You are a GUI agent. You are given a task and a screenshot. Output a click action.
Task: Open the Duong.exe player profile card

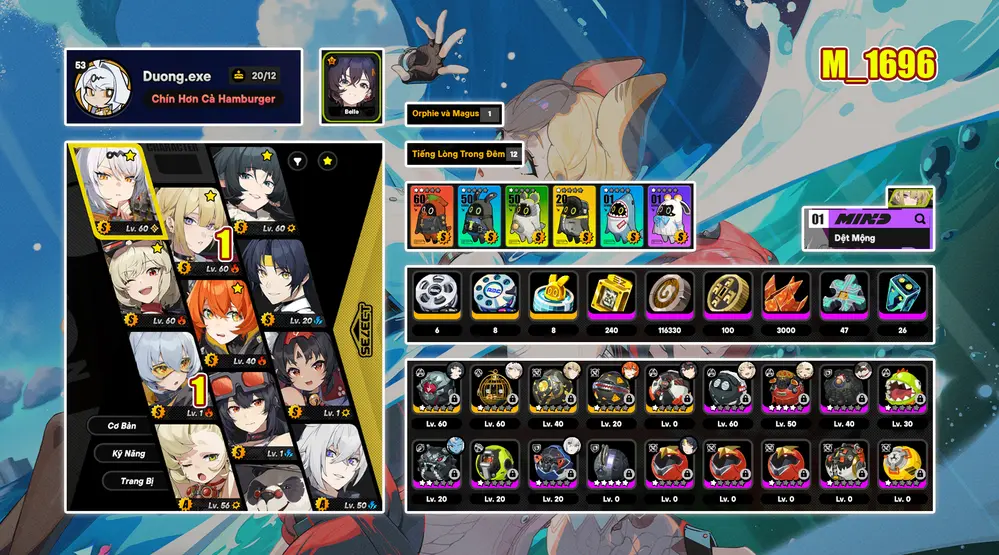(183, 87)
